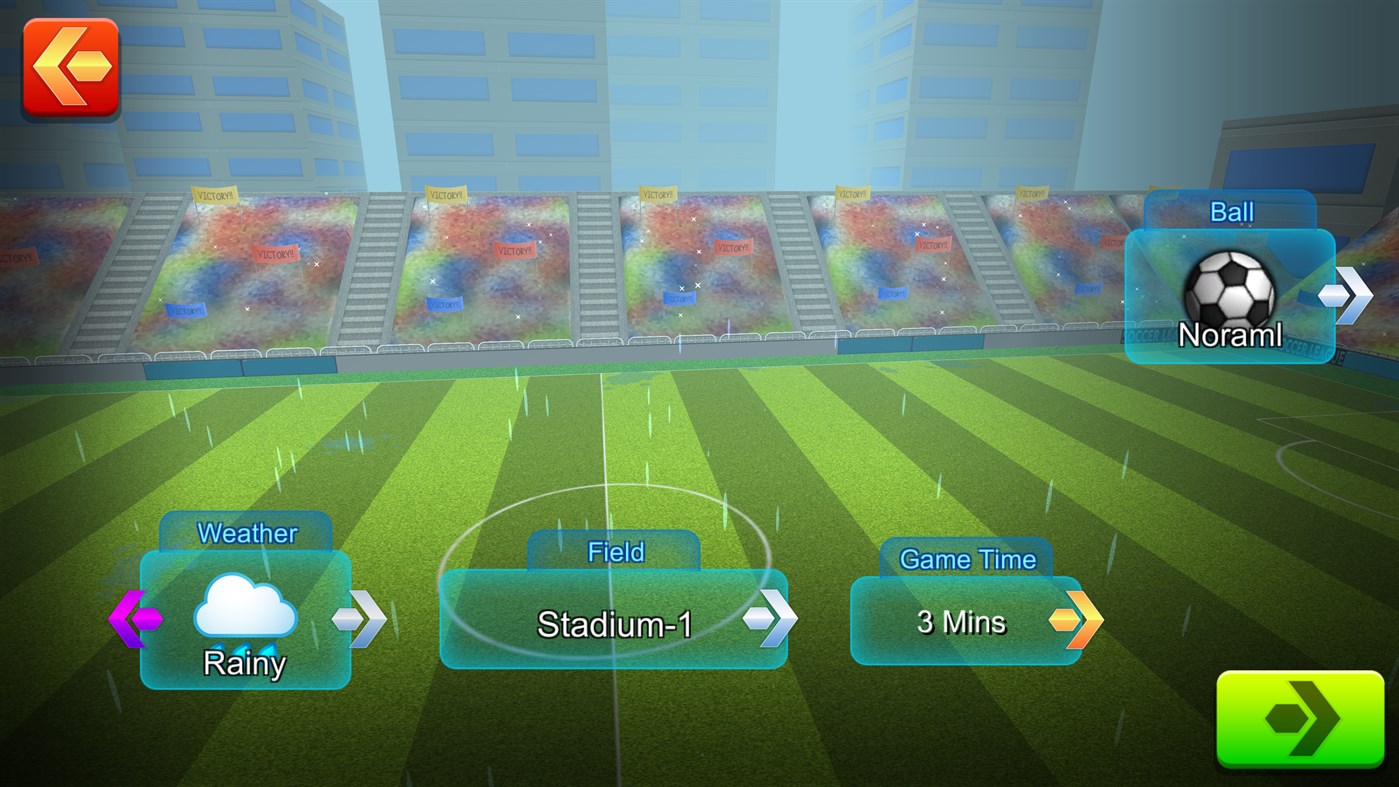Click the Weather header label
The height and width of the screenshot is (787, 1399).
pyautogui.click(x=245, y=533)
